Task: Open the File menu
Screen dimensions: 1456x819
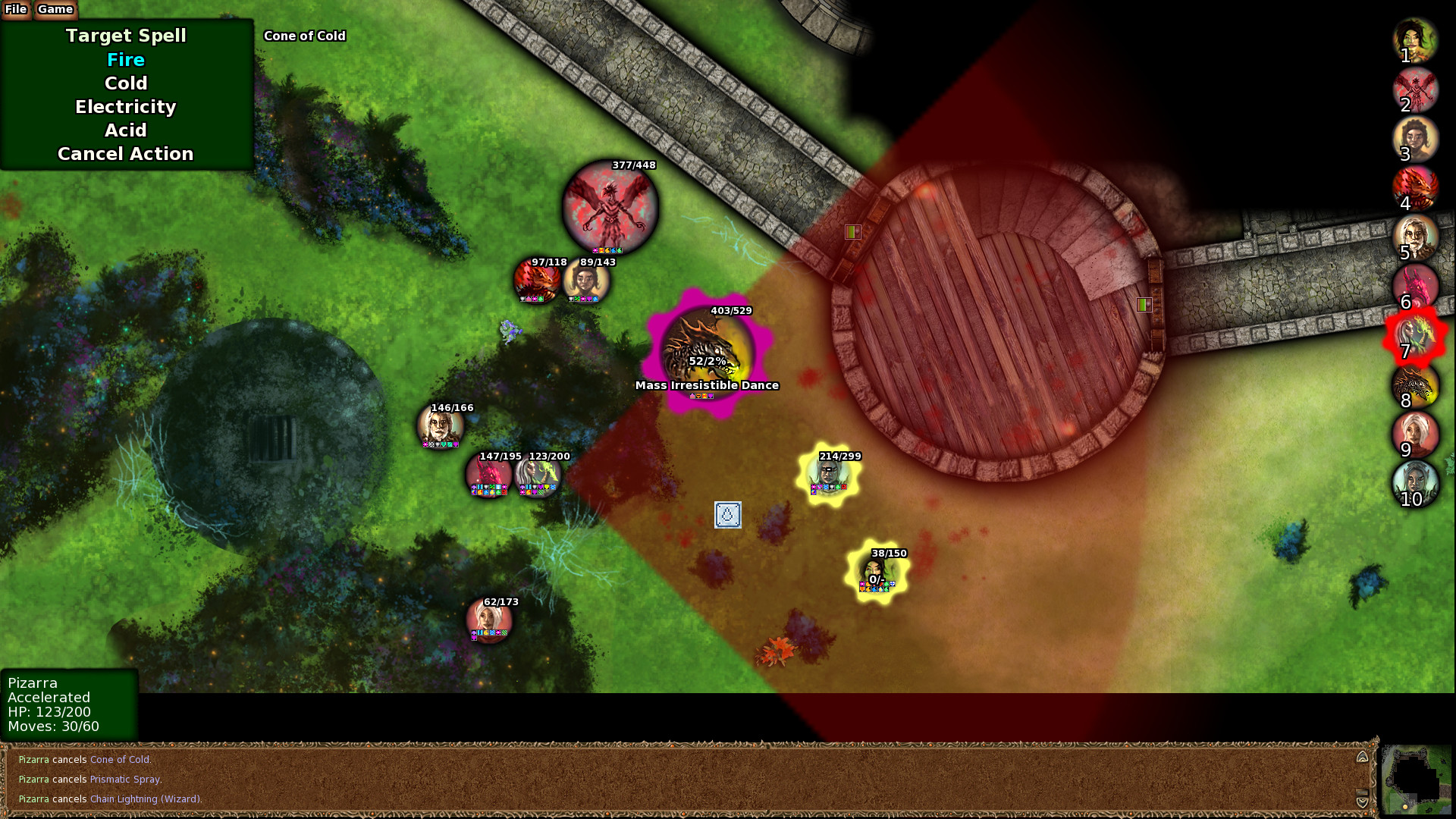Action: [x=16, y=10]
